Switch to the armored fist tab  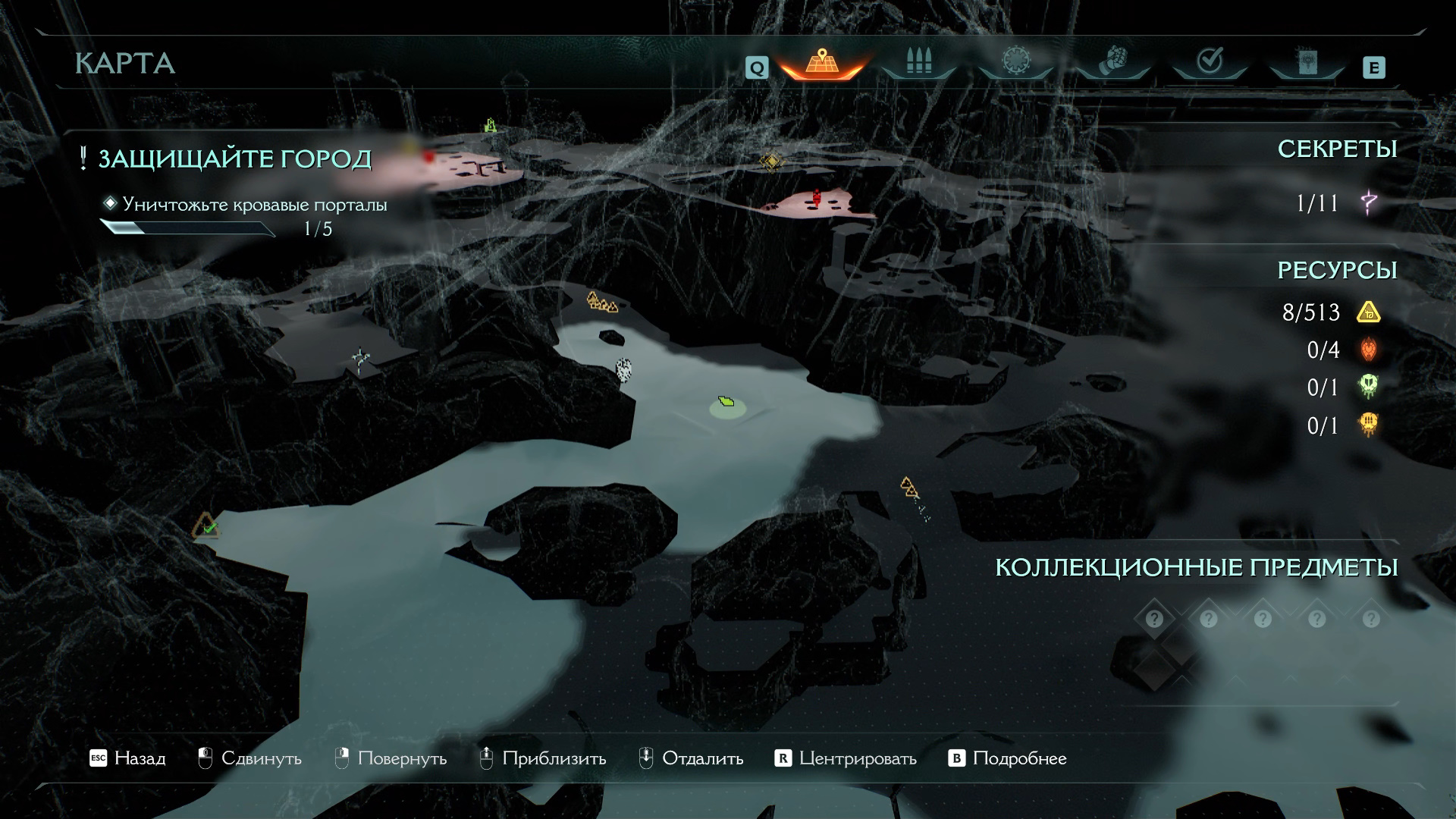[x=1112, y=62]
